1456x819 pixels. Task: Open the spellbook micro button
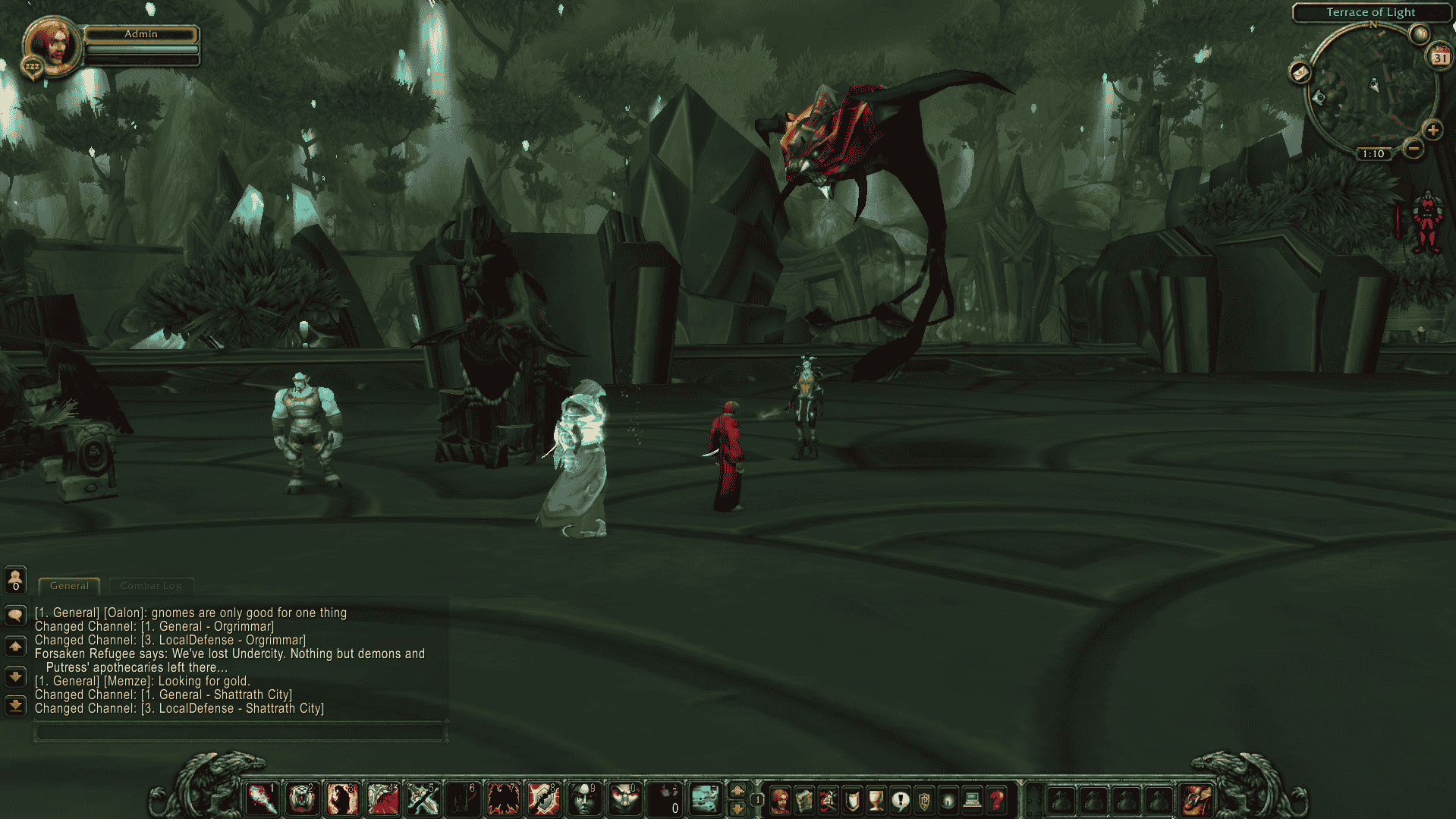point(803,800)
